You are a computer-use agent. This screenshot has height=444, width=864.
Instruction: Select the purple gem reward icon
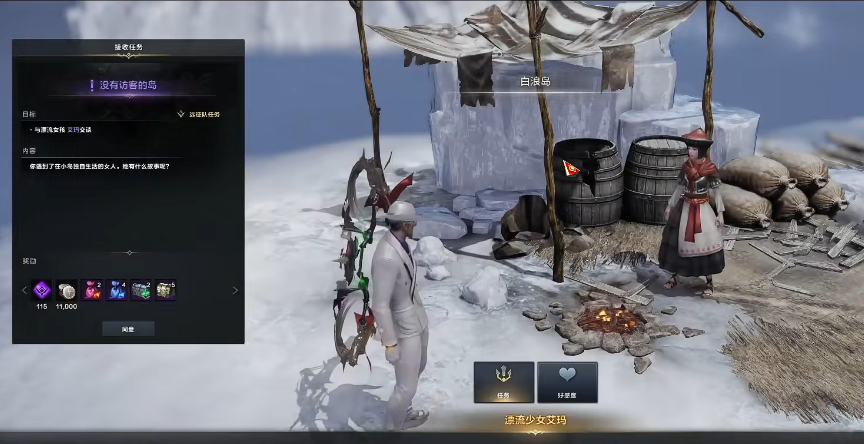coord(42,290)
